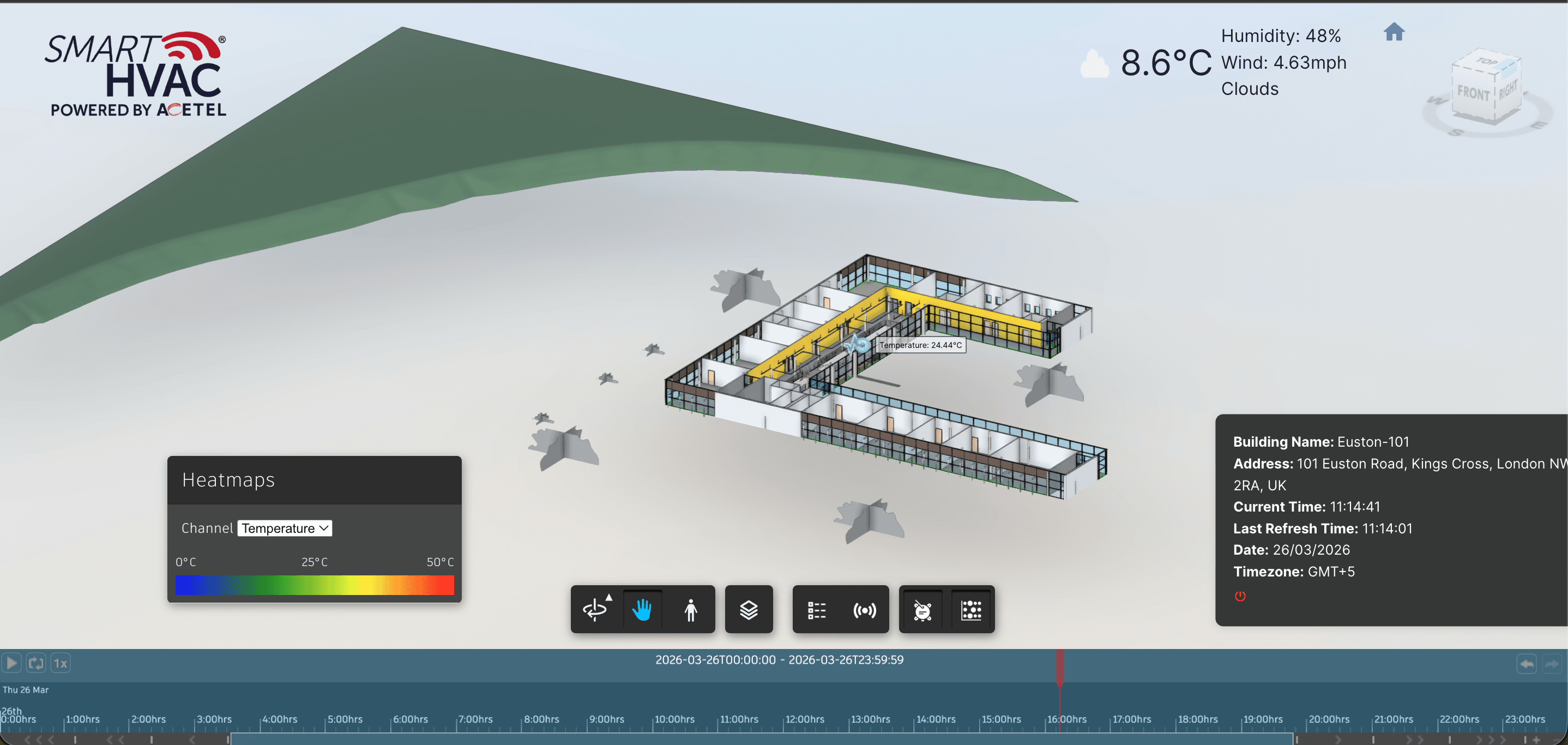The width and height of the screenshot is (1568, 745).
Task: Open the alarms panel
Action: 922,609
